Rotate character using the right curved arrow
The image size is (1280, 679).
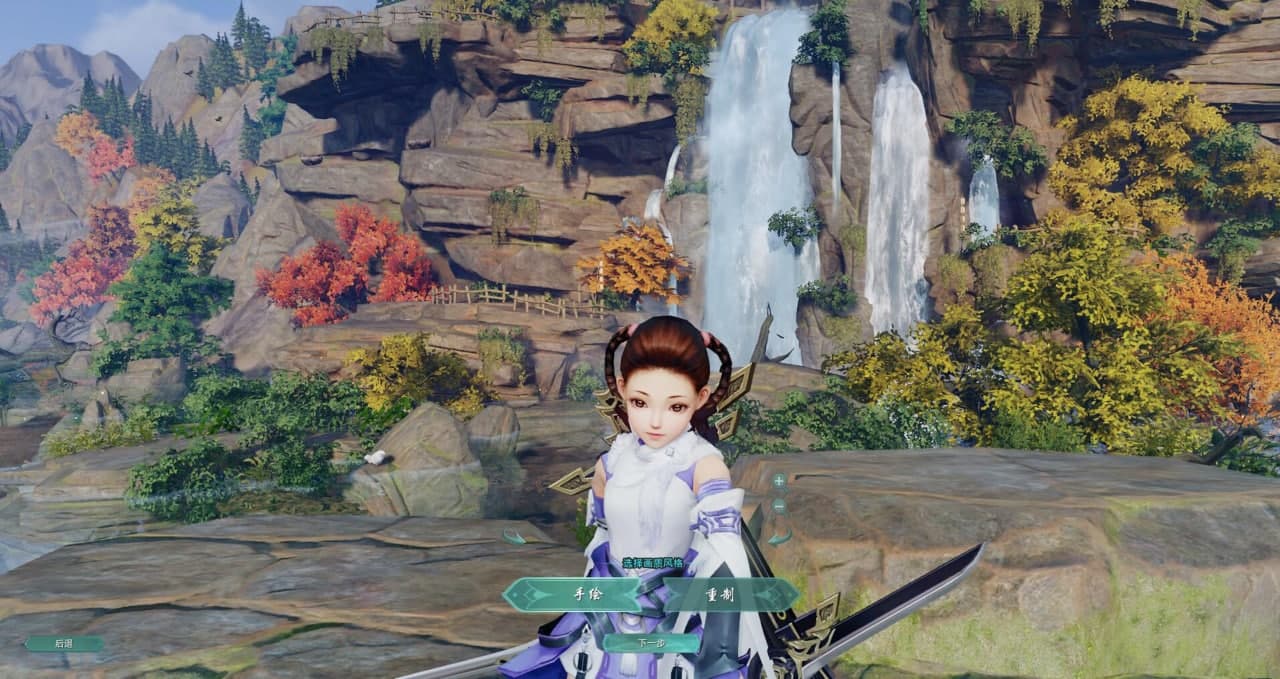click(x=780, y=537)
